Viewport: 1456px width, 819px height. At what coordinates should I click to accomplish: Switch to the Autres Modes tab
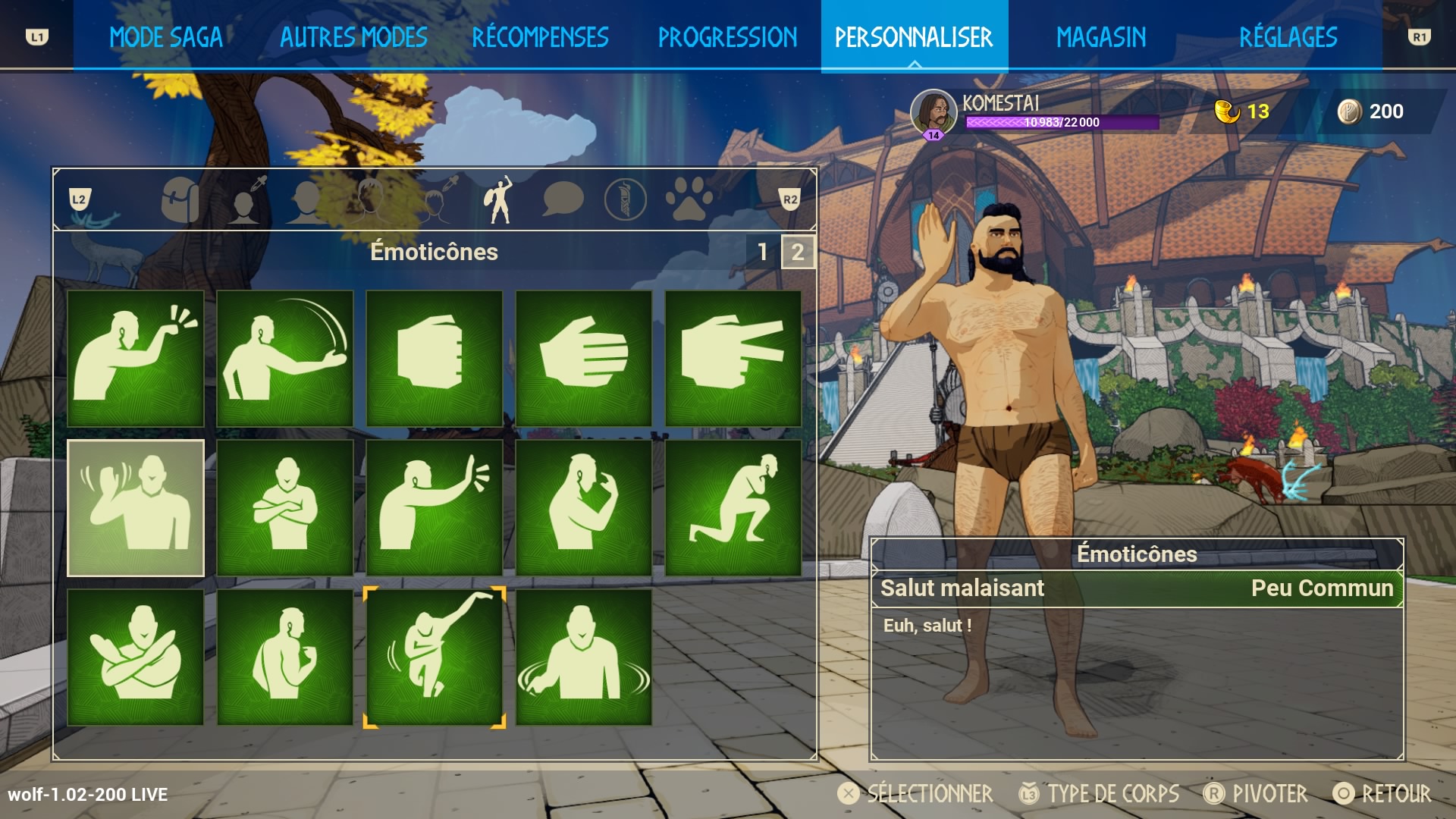[x=353, y=36]
